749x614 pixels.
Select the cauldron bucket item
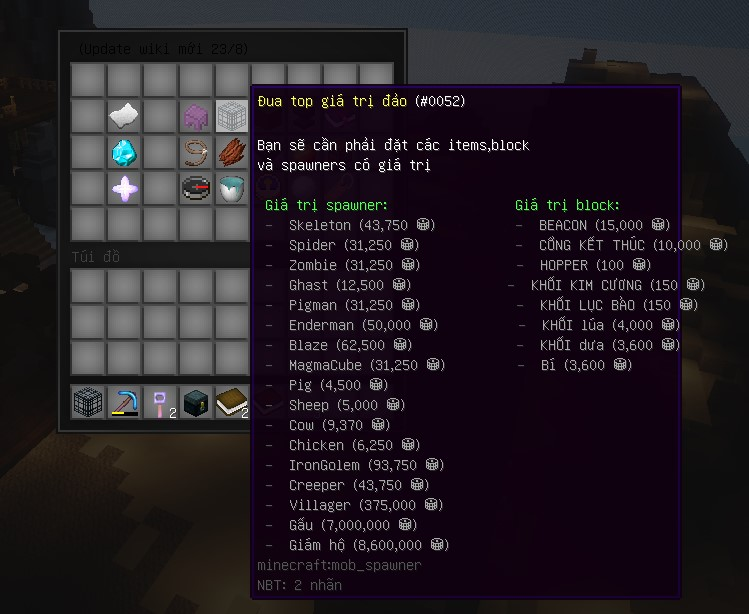232,188
